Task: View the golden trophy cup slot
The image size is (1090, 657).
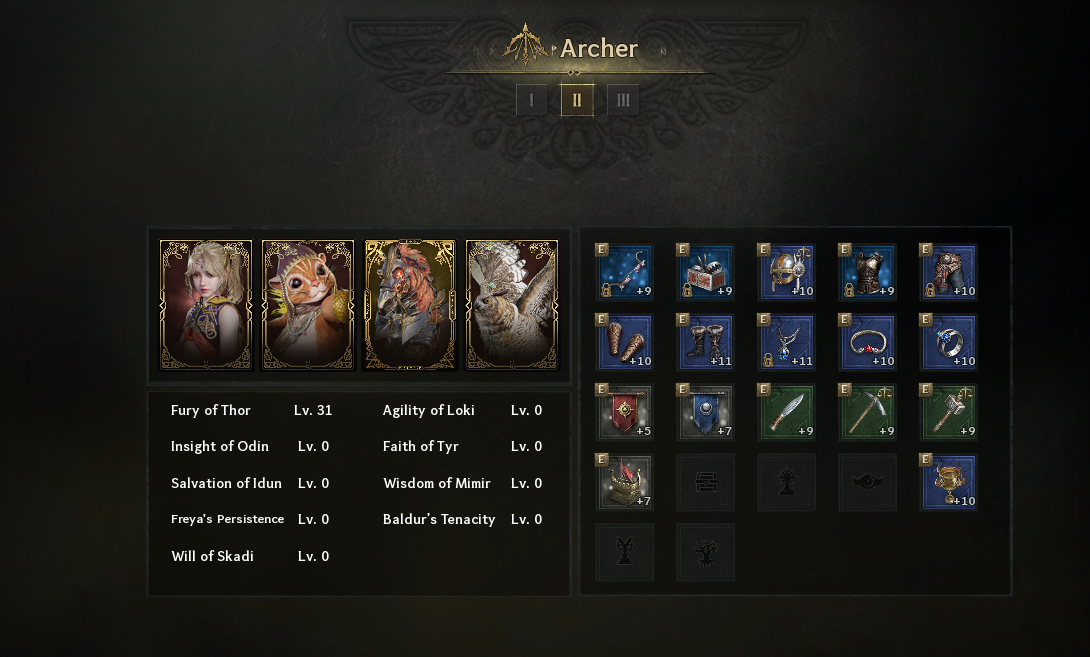Action: (949, 483)
